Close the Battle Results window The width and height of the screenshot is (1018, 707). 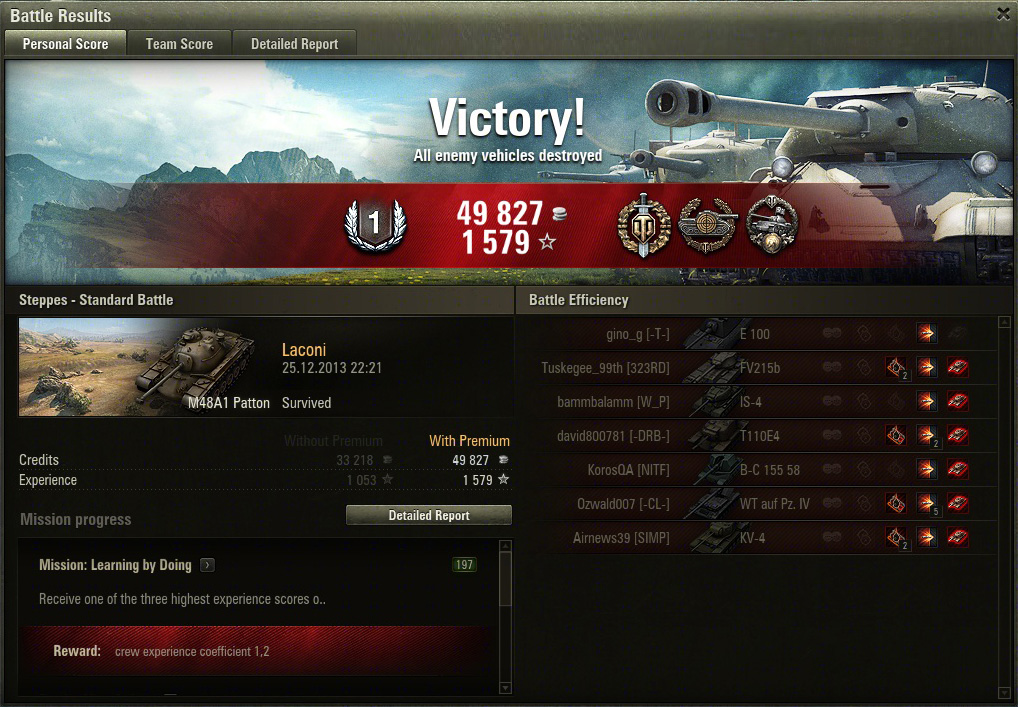coord(1003,14)
